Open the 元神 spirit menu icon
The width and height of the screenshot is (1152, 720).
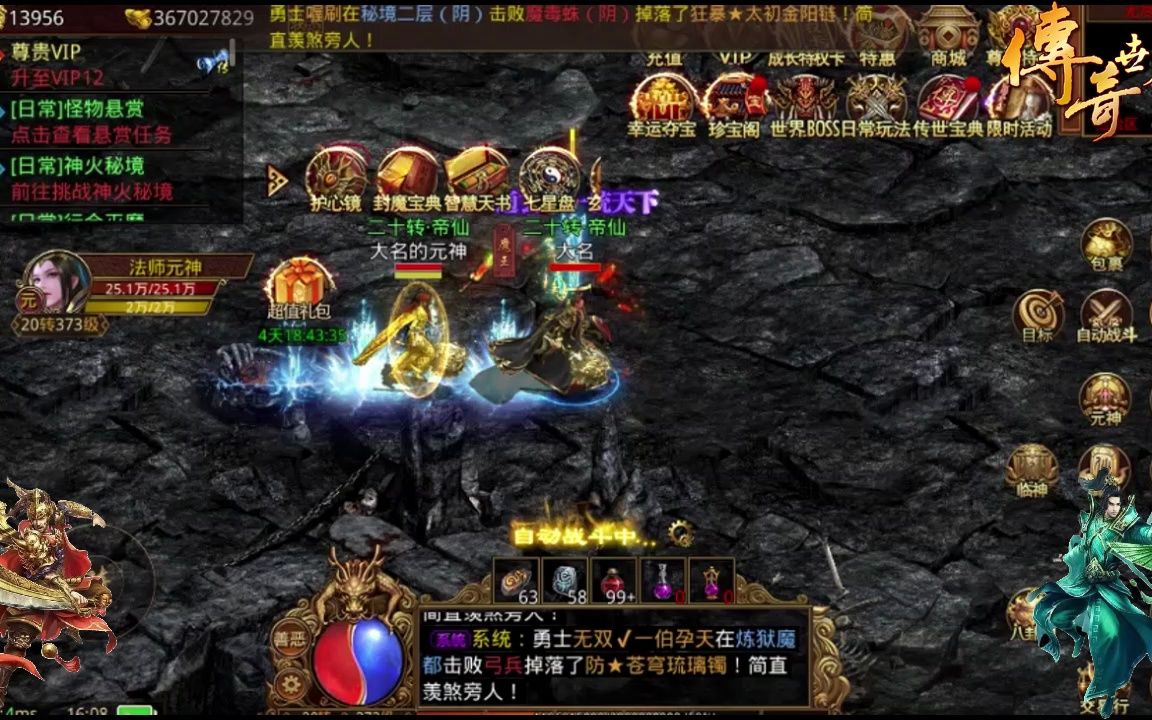(1105, 397)
